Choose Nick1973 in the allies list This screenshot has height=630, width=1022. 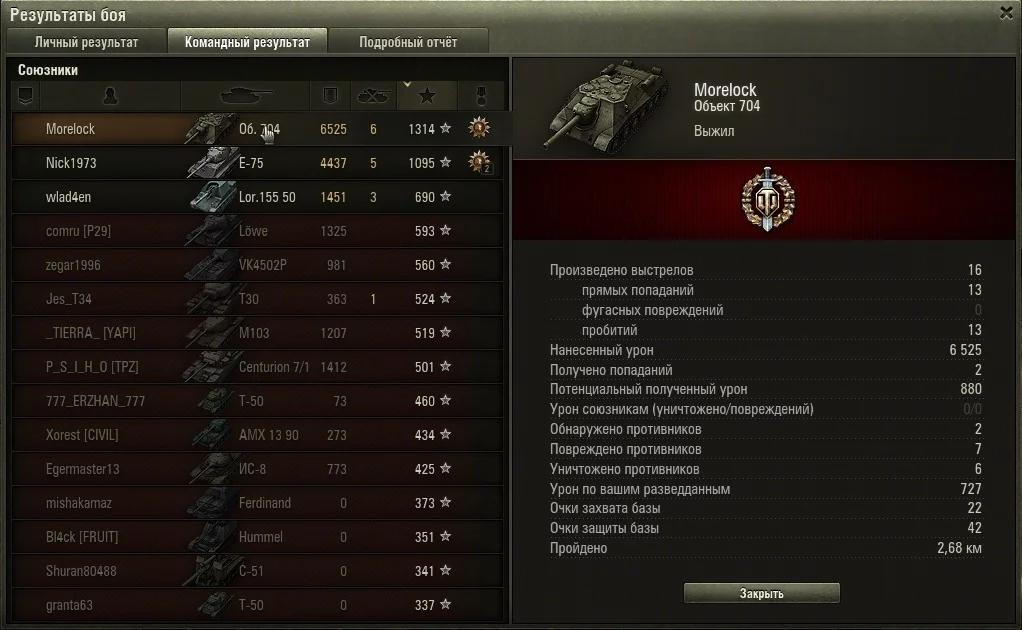click(x=71, y=163)
